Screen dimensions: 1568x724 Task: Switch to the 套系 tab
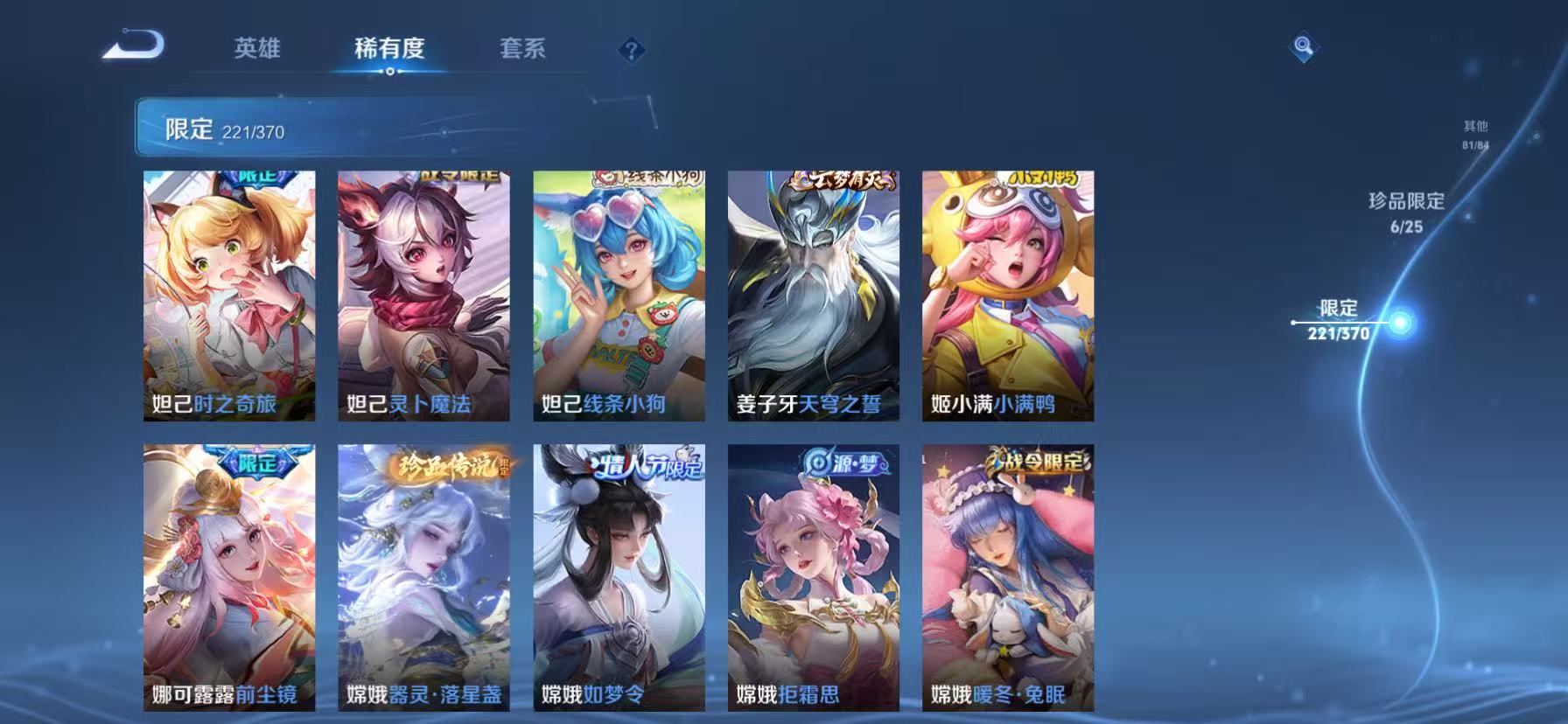pyautogui.click(x=521, y=50)
